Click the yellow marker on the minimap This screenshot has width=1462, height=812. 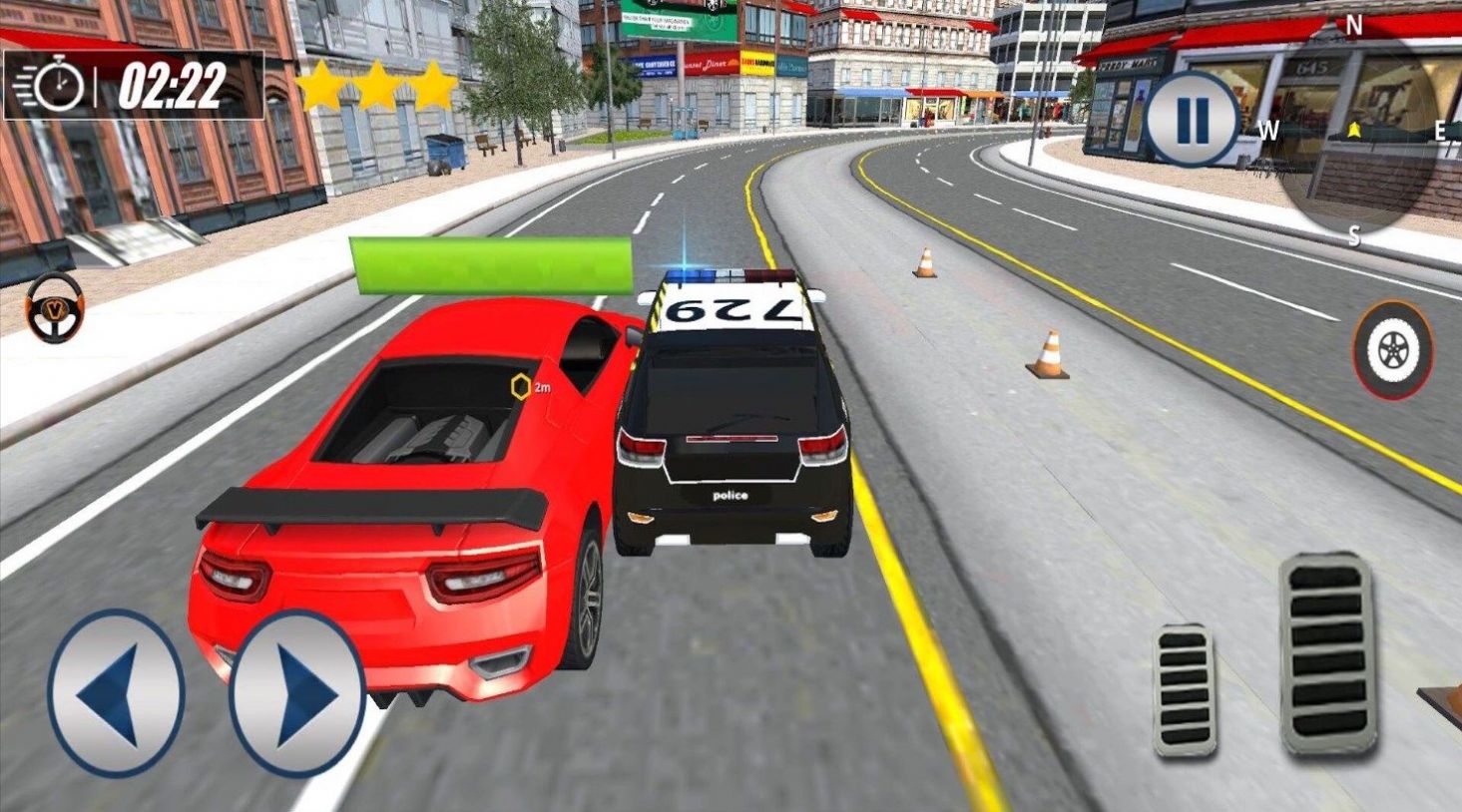(x=1354, y=128)
